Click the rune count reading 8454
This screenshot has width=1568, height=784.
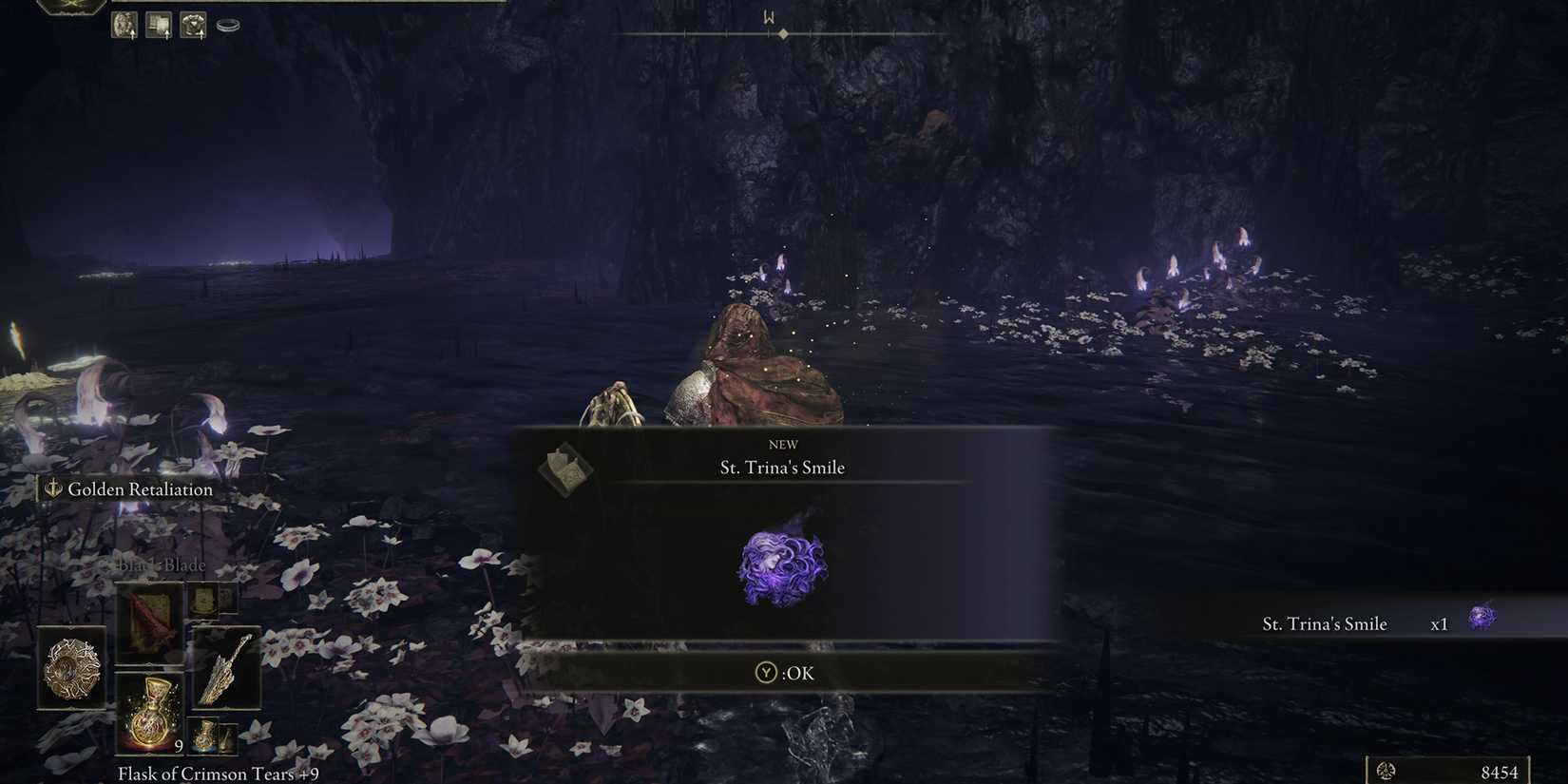pyautogui.click(x=1501, y=772)
